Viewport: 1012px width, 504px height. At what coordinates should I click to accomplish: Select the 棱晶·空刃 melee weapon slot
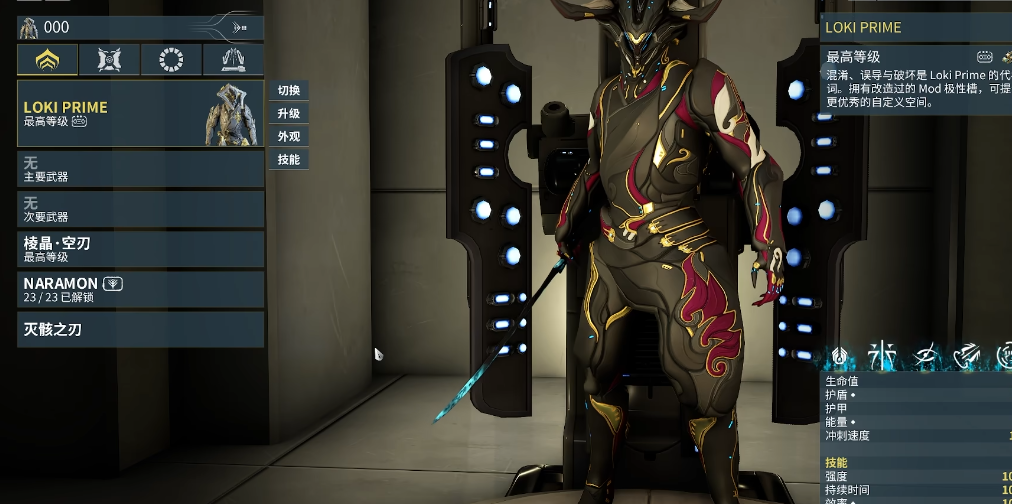click(140, 249)
